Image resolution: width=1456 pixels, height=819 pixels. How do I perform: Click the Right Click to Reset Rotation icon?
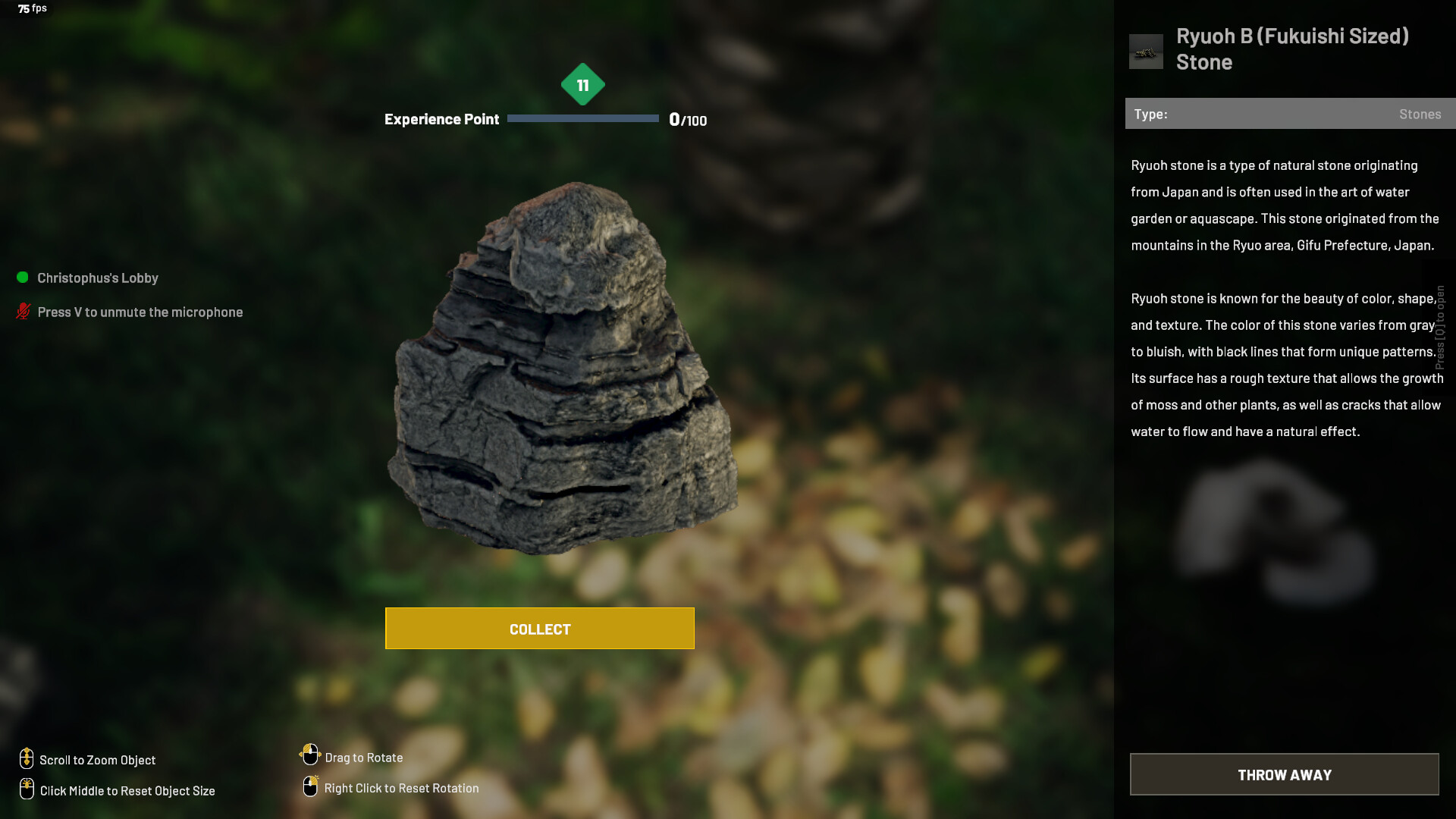pos(310,786)
